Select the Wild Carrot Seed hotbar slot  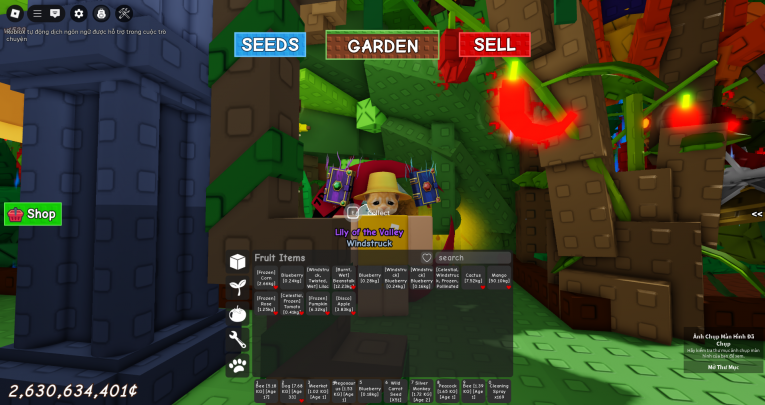pos(396,391)
